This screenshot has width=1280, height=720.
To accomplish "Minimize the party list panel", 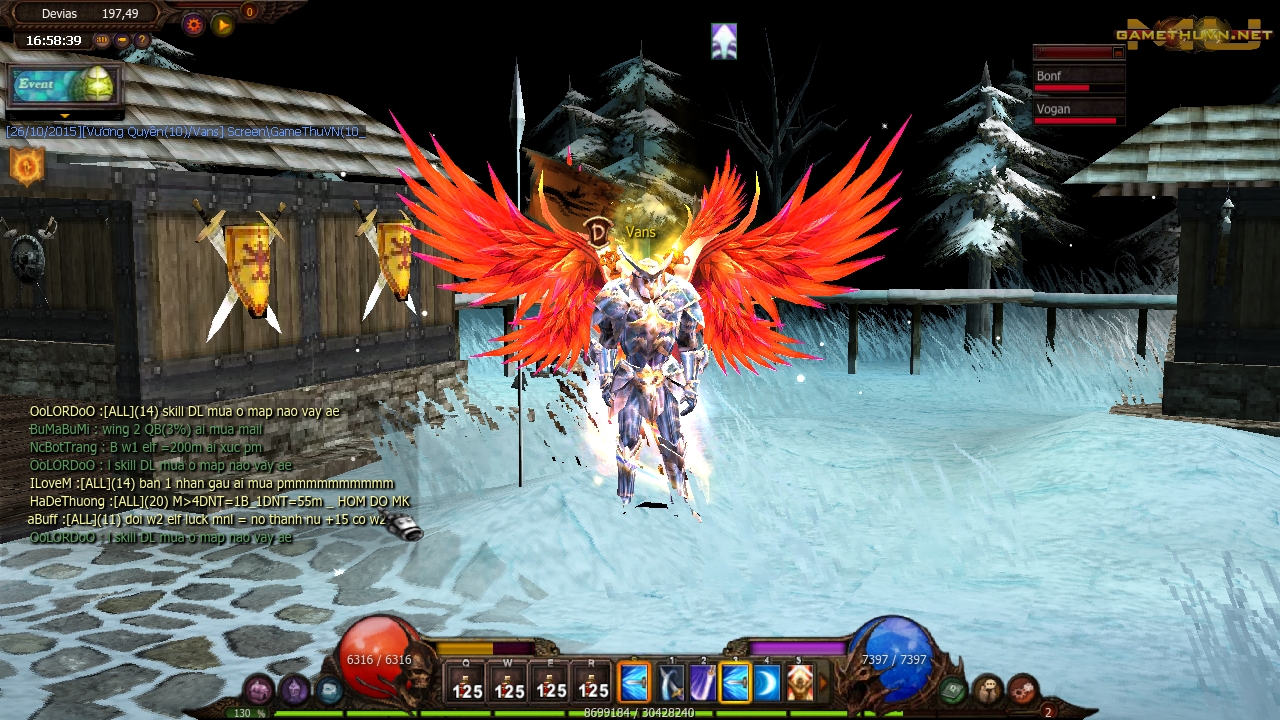I will 1118,52.
